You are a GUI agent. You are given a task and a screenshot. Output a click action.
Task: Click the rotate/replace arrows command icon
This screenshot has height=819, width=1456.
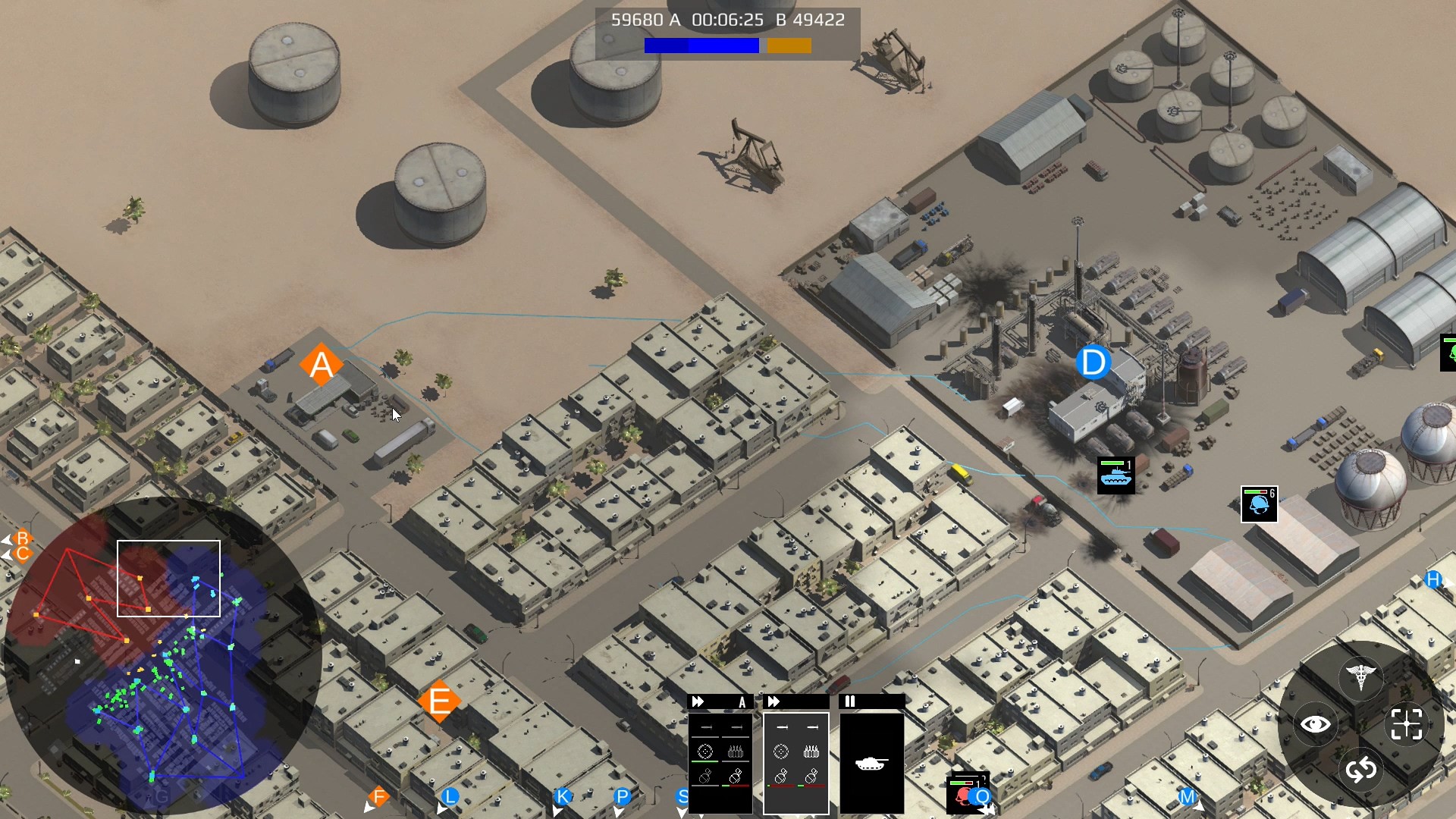point(1361,770)
